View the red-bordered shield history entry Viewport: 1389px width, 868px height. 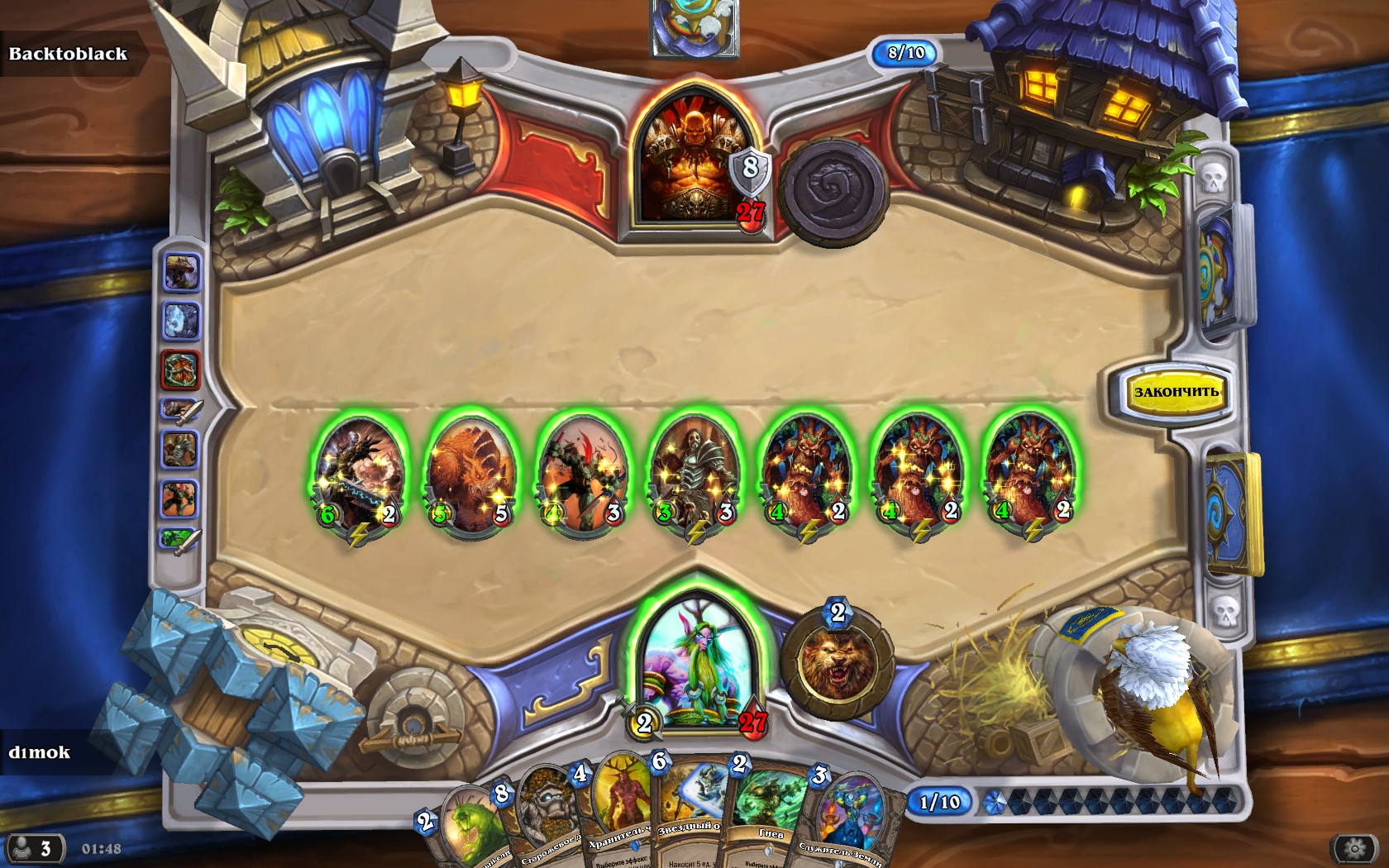(180, 370)
